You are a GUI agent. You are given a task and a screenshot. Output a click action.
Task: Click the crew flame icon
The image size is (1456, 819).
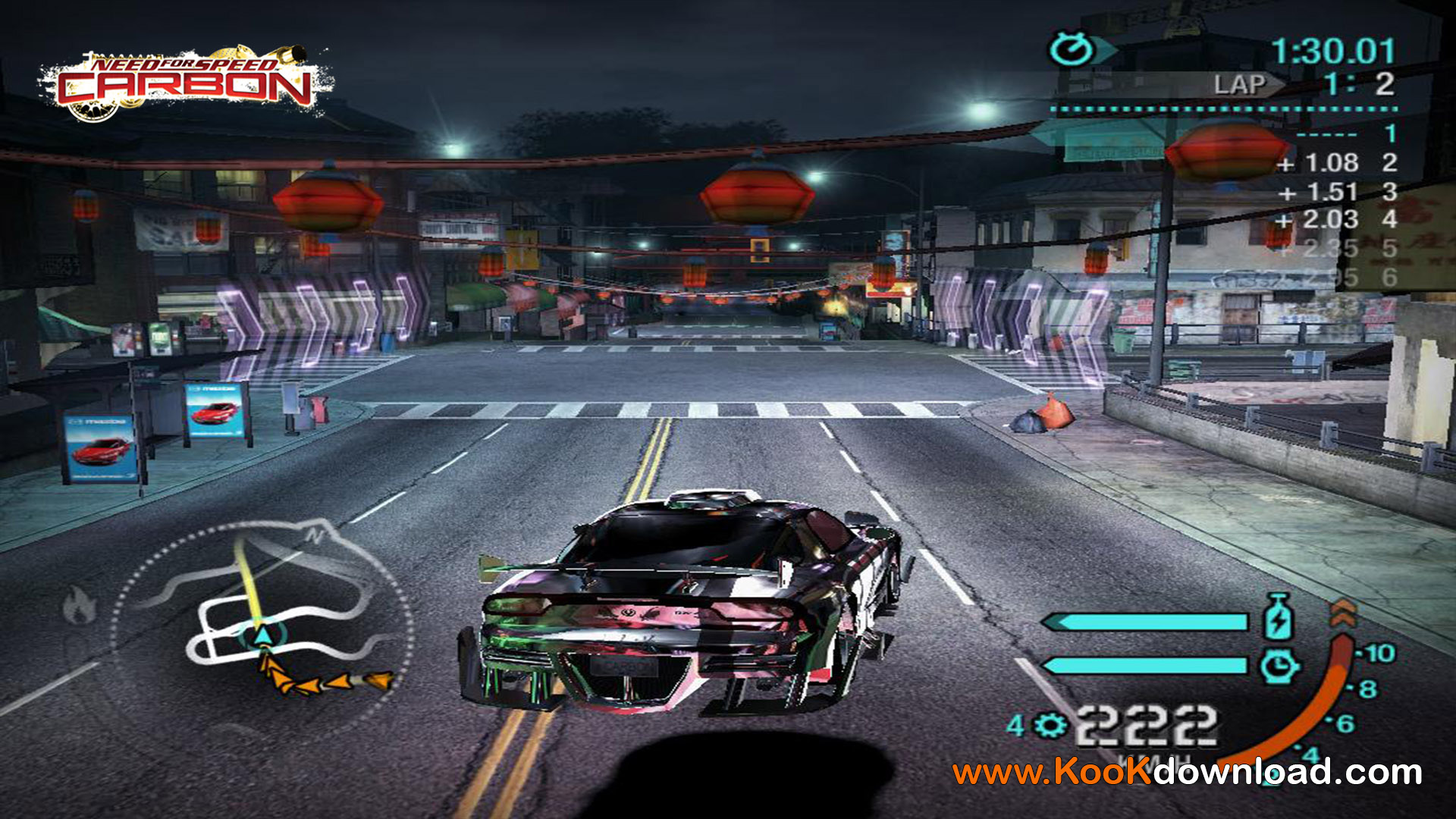[80, 605]
